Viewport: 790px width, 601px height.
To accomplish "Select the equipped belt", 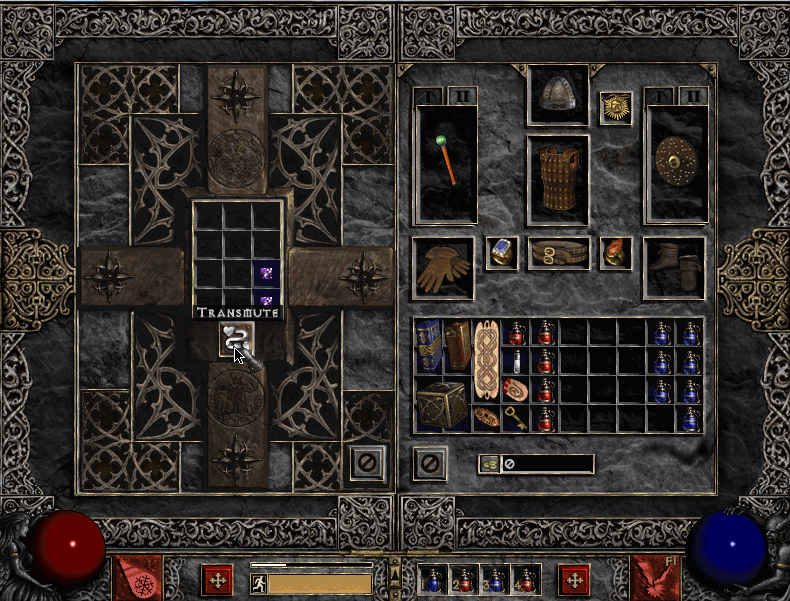I will click(557, 253).
